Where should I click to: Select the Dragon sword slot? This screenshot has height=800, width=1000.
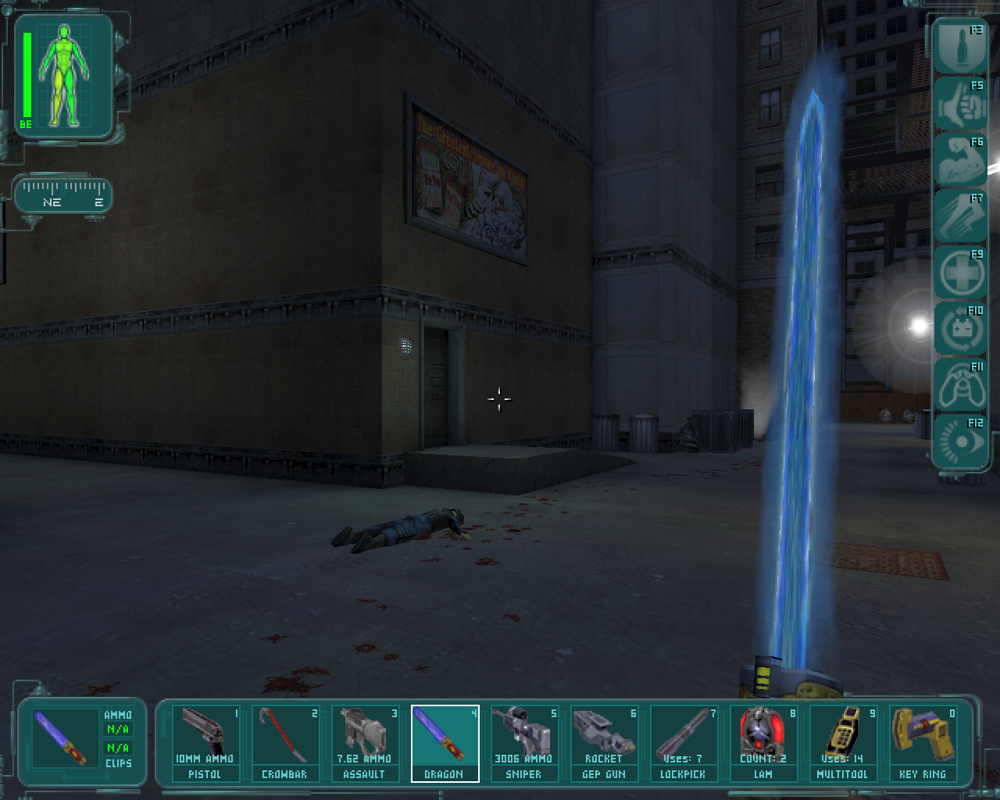pos(445,743)
